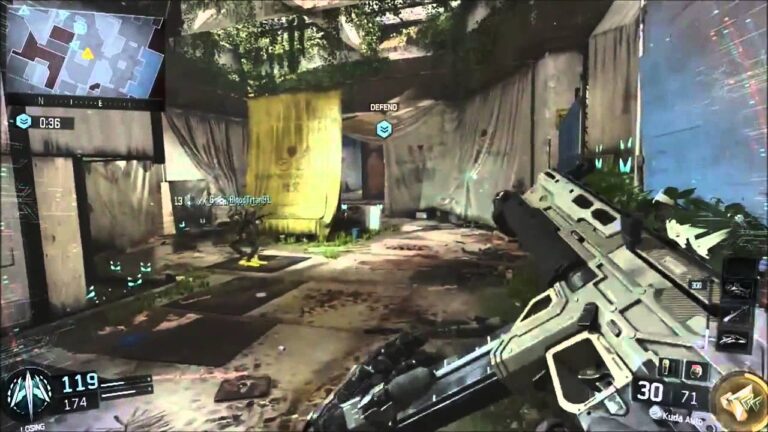Select the yellow player arrow on the minimap
Screen dimensions: 768x432
click(x=87, y=52)
